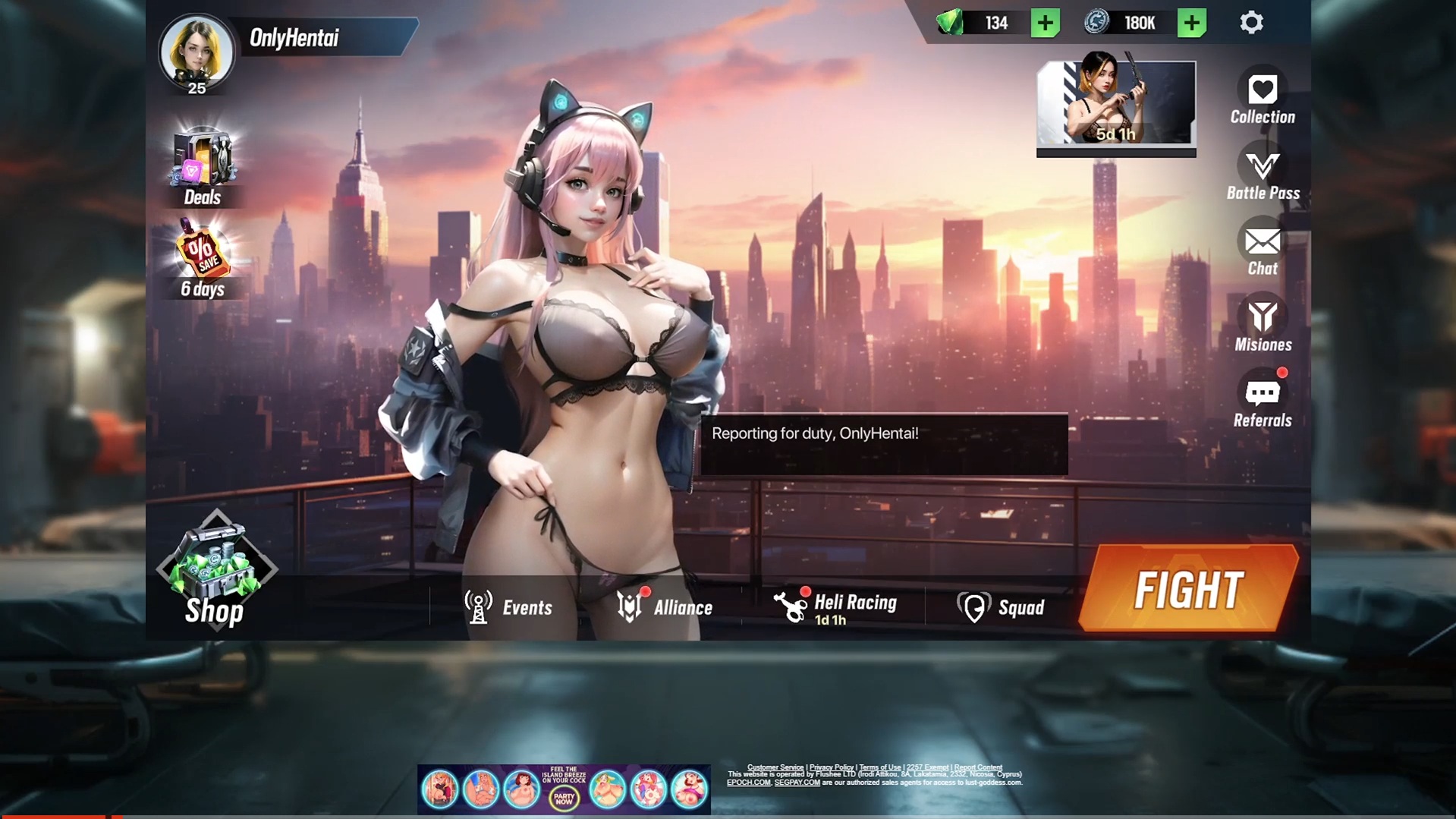Open the Squad management screen
Screen dimensions: 1456x819
point(1001,607)
